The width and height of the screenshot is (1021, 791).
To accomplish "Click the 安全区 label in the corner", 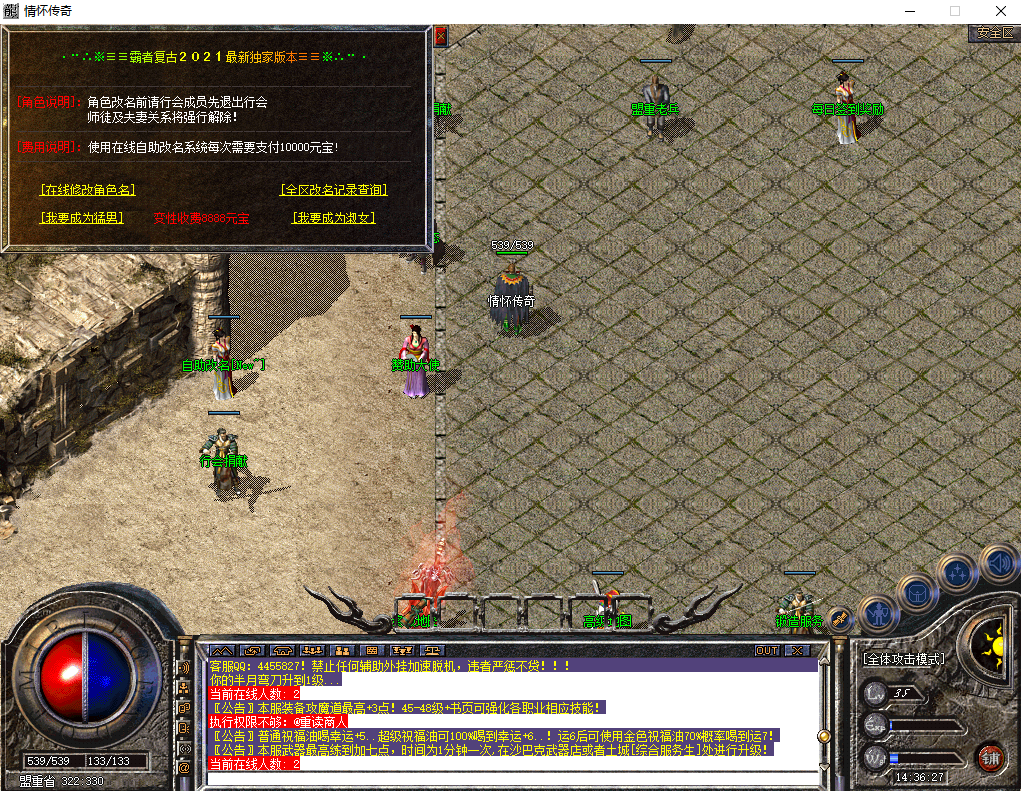I will point(994,33).
